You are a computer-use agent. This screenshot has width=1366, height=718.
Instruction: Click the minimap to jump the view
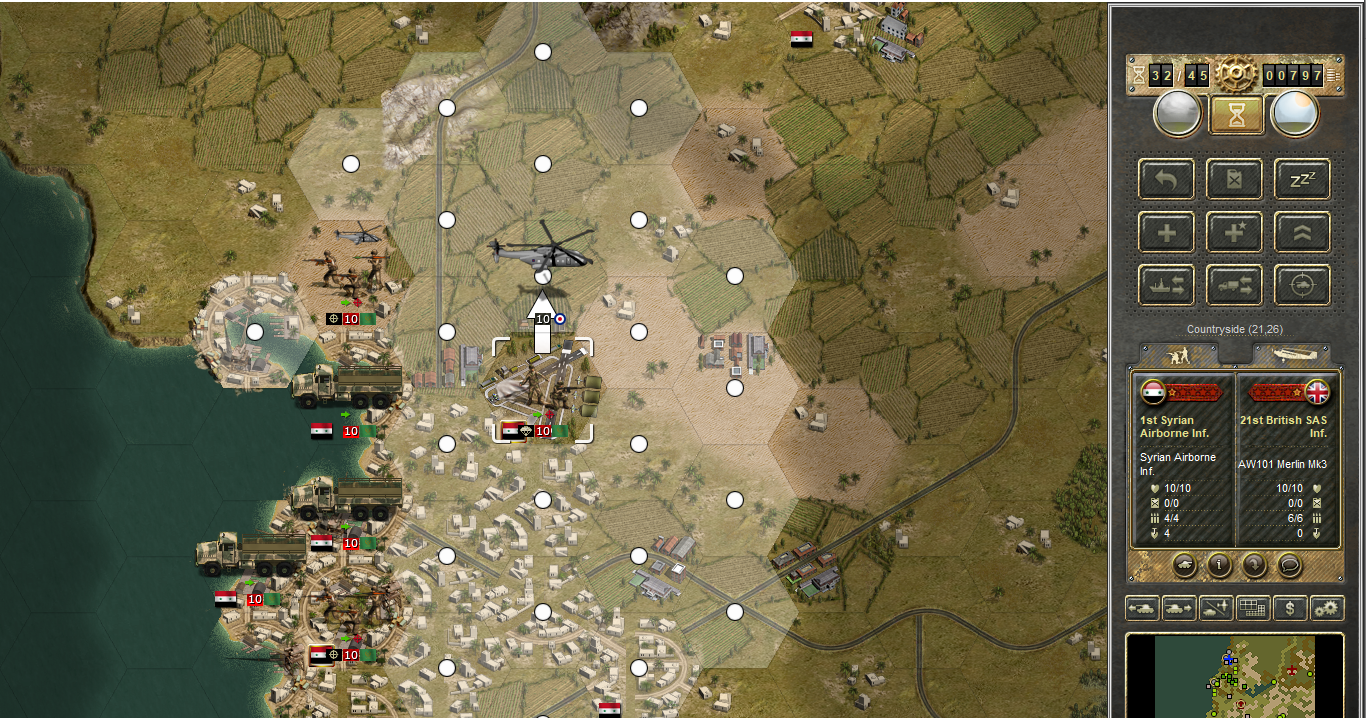tap(1235, 675)
